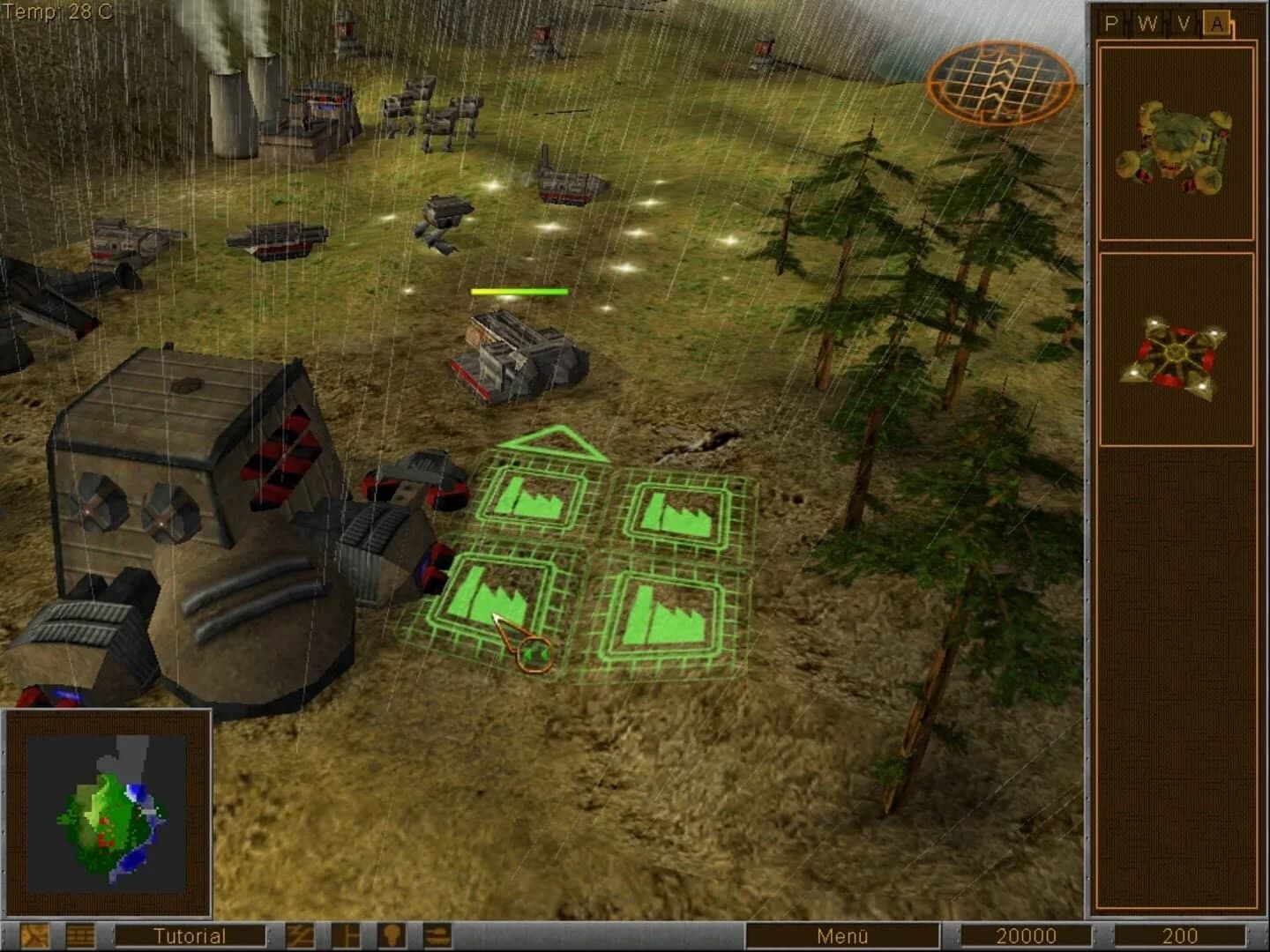Viewport: 1270px width, 952px height.
Task: Deselect the highlighted A sidebar tab
Action: point(1217,24)
